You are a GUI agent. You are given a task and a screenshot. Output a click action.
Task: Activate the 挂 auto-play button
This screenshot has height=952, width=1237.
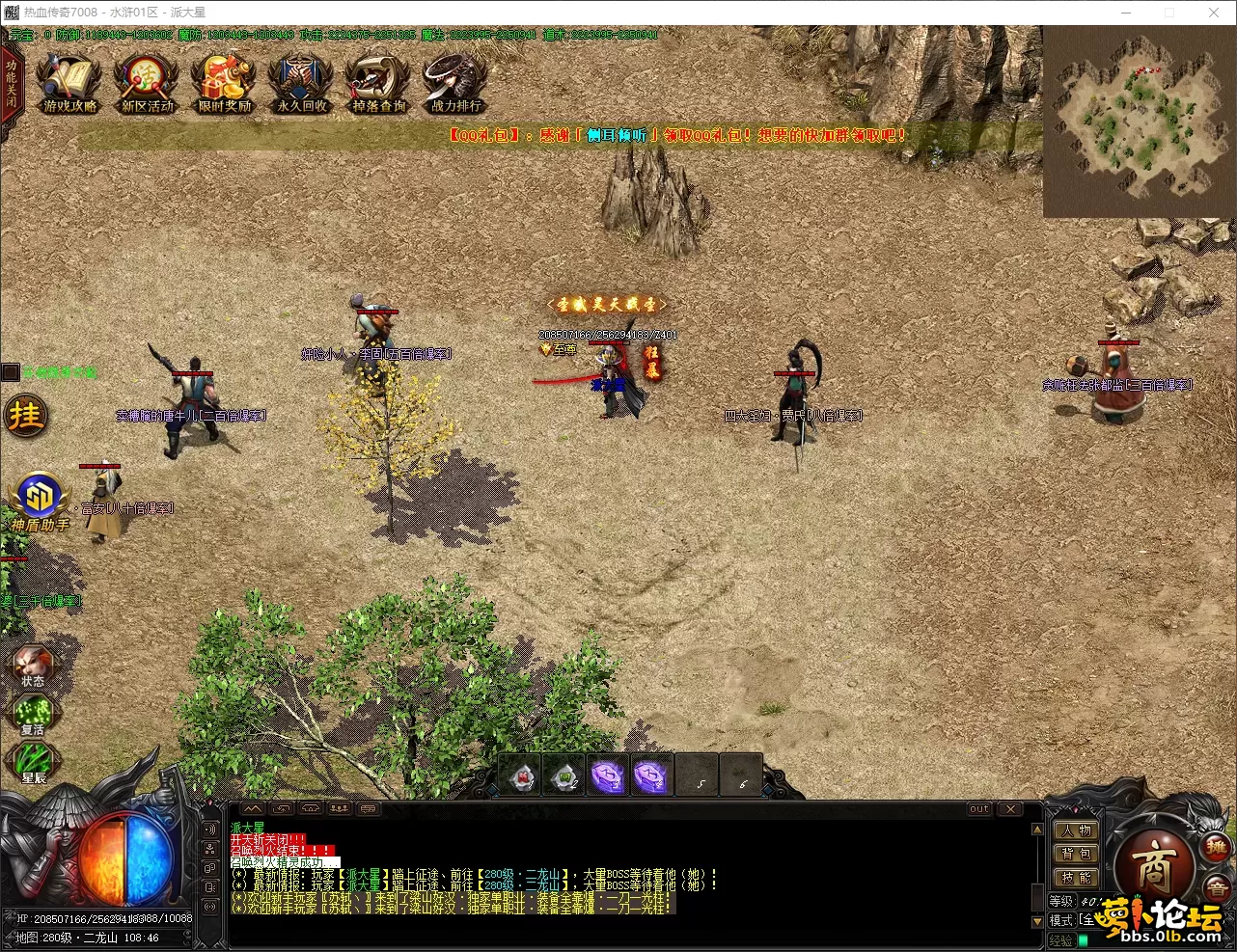26,416
